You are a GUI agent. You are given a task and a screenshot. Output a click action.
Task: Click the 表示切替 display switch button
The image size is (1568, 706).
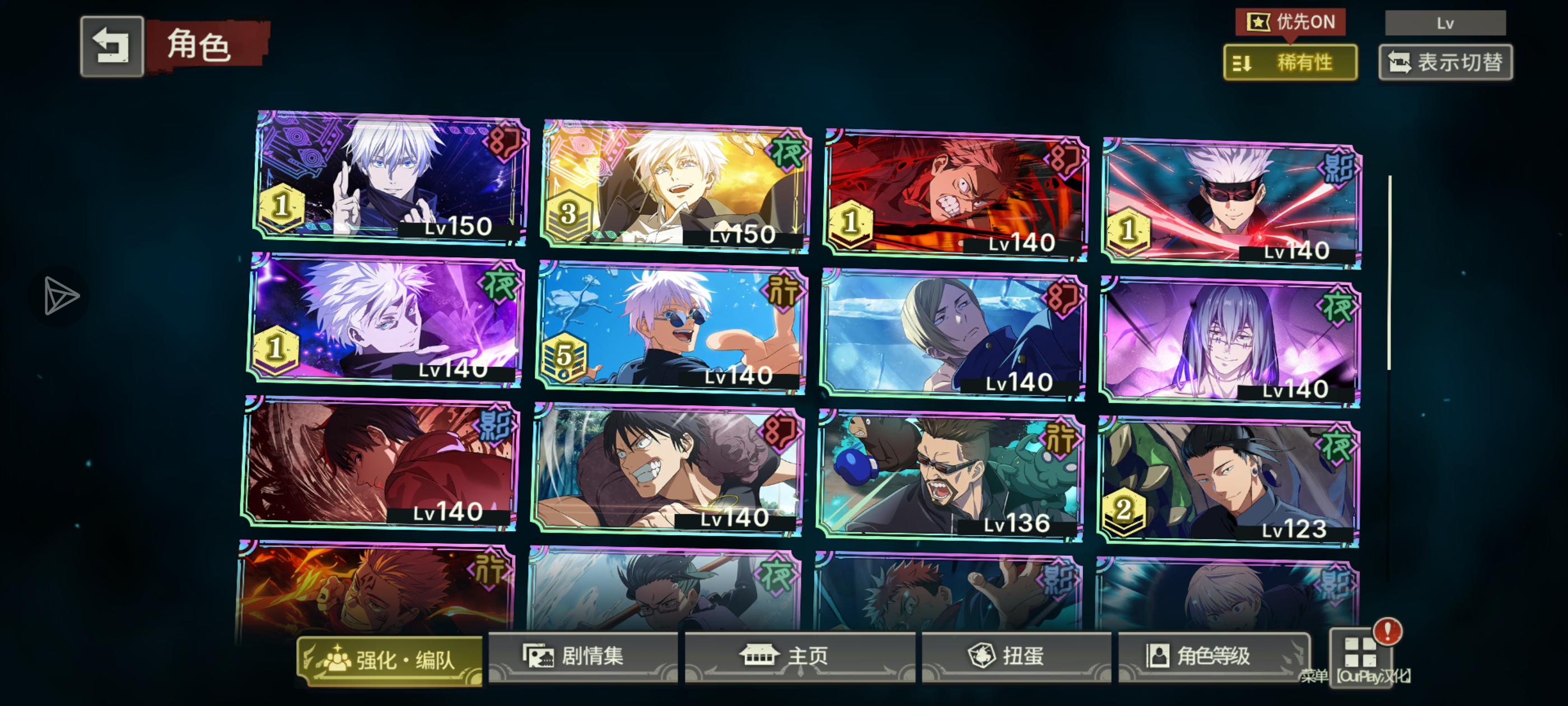point(1445,62)
